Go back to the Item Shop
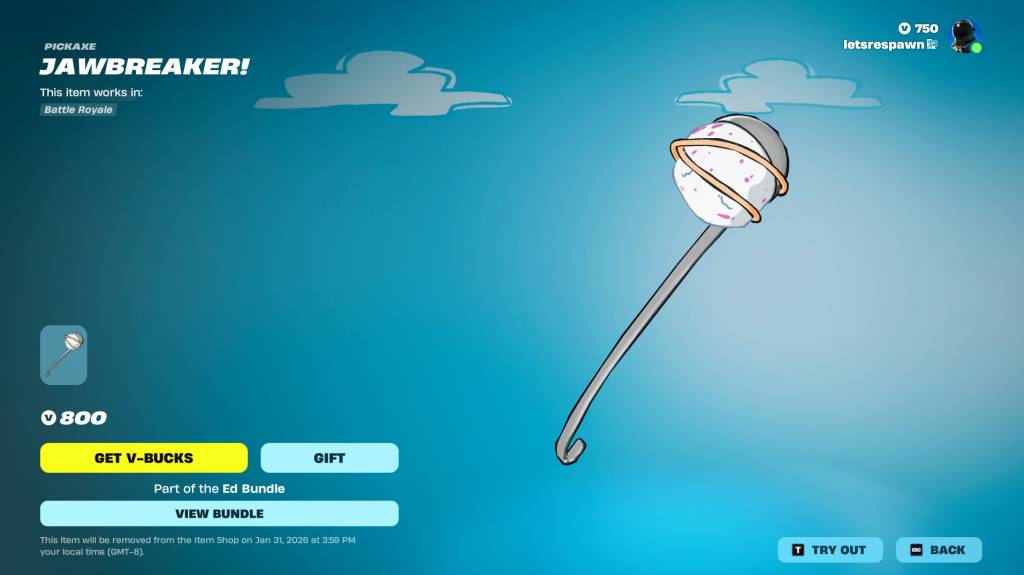 tap(938, 550)
